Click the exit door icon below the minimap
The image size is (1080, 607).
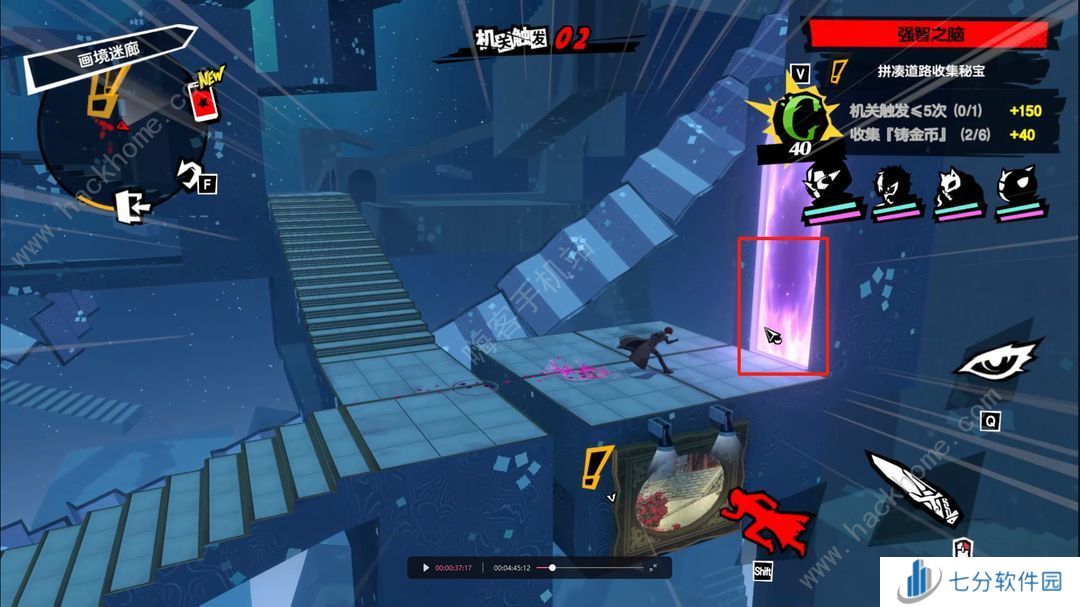coord(132,207)
